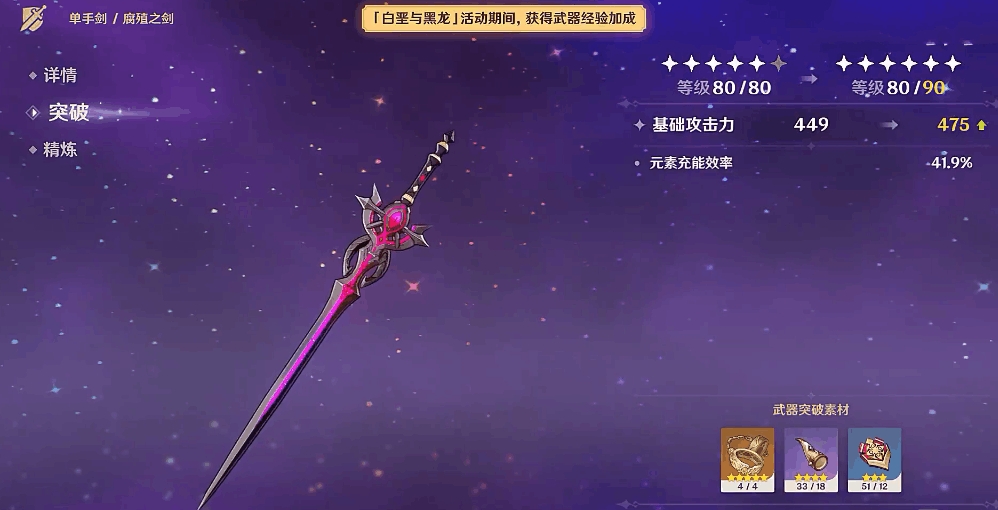Click the sword icon beside 单手剑
Screen dimensions: 998x510
(x=32, y=18)
